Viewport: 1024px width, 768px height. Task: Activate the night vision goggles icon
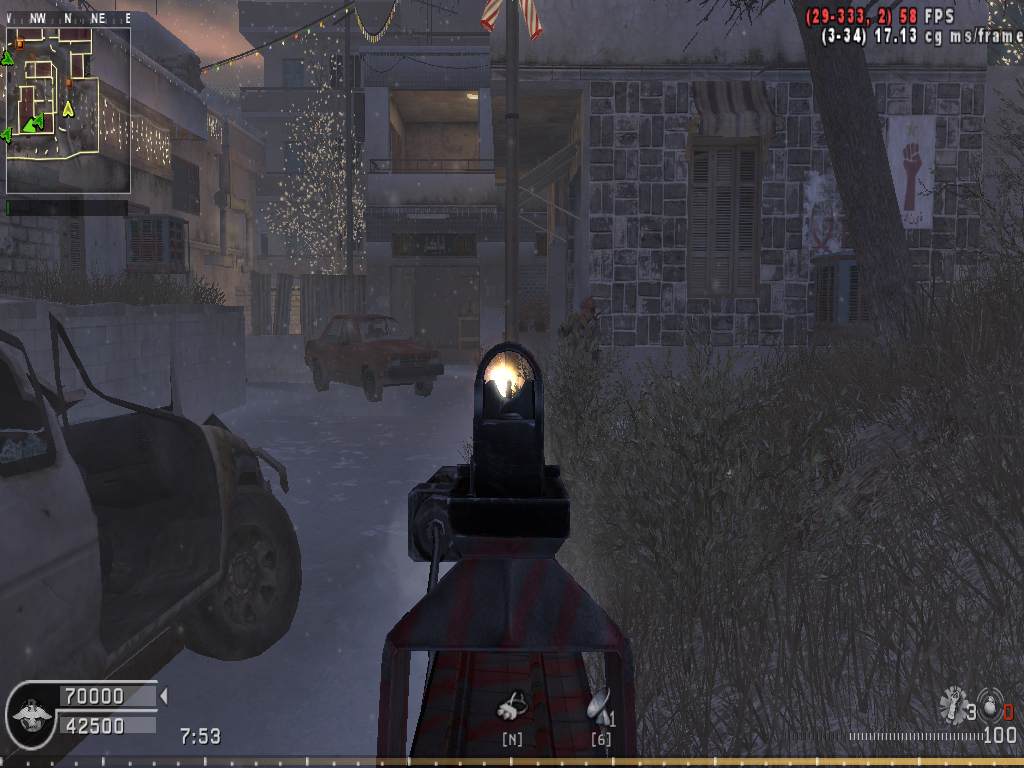point(512,708)
